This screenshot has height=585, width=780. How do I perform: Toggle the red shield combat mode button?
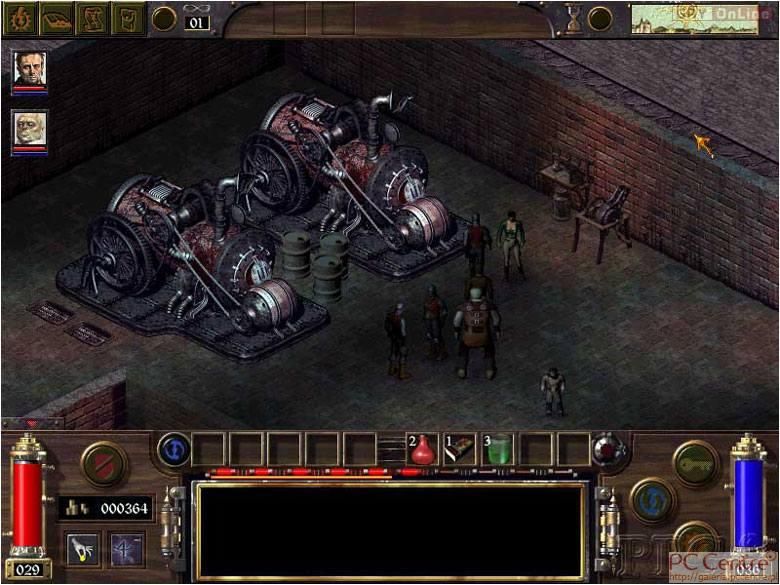pos(103,464)
